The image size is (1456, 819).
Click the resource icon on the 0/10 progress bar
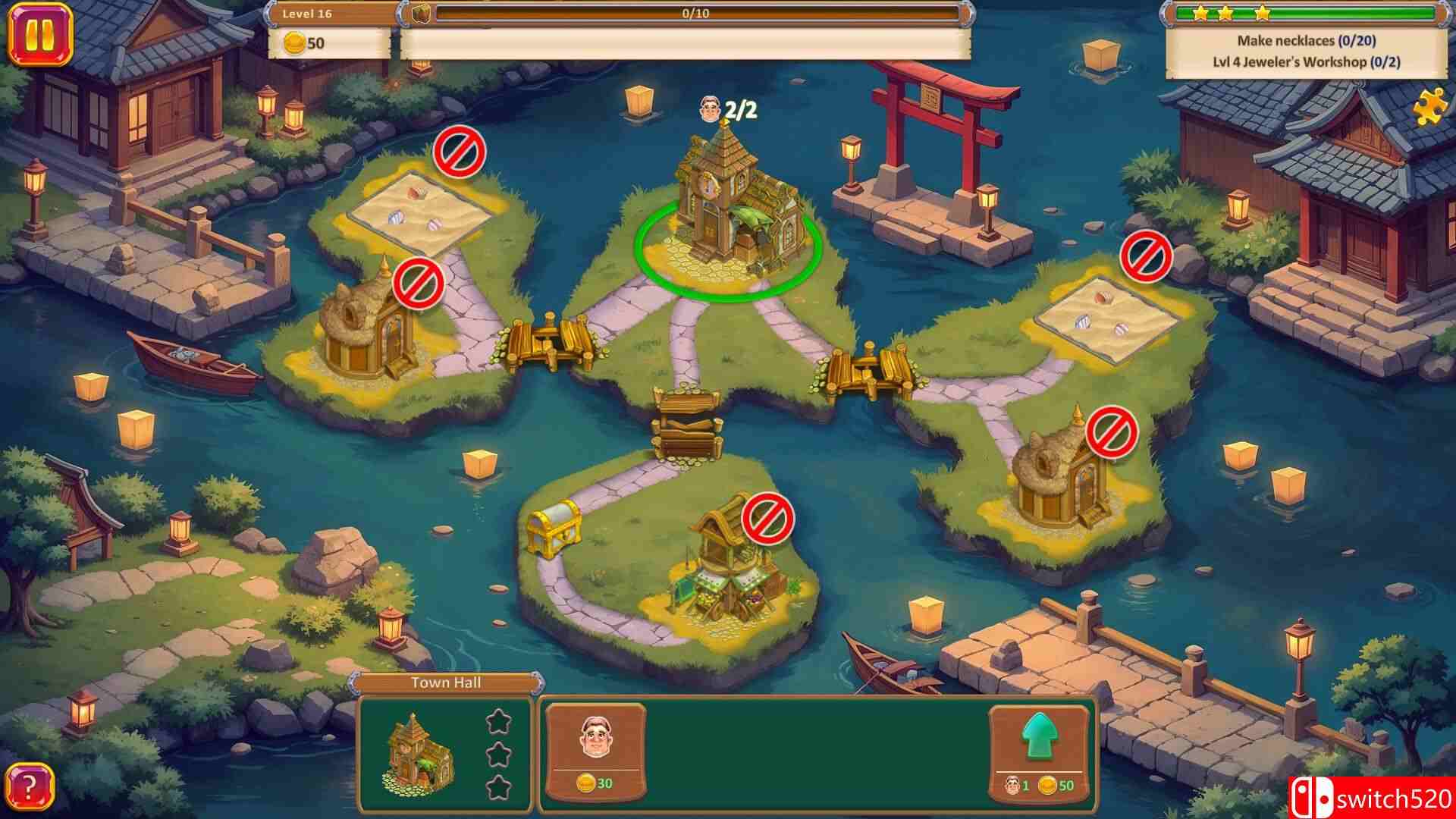click(x=422, y=12)
